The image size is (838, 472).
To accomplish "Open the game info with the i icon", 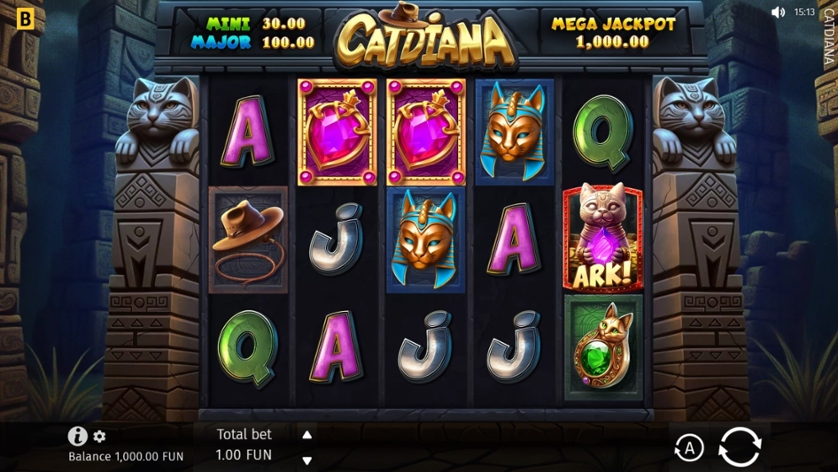I will (77, 436).
